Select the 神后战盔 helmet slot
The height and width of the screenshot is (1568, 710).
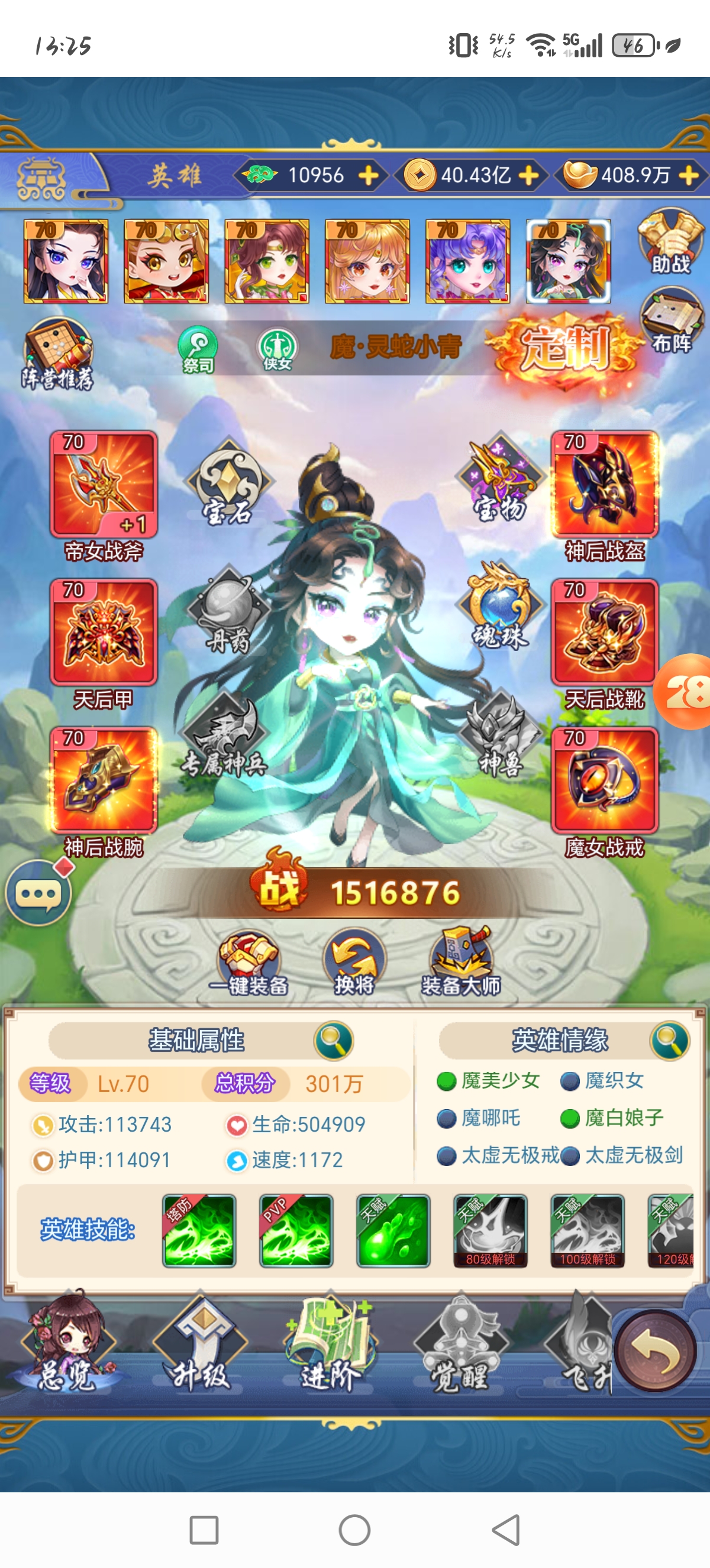coord(604,484)
